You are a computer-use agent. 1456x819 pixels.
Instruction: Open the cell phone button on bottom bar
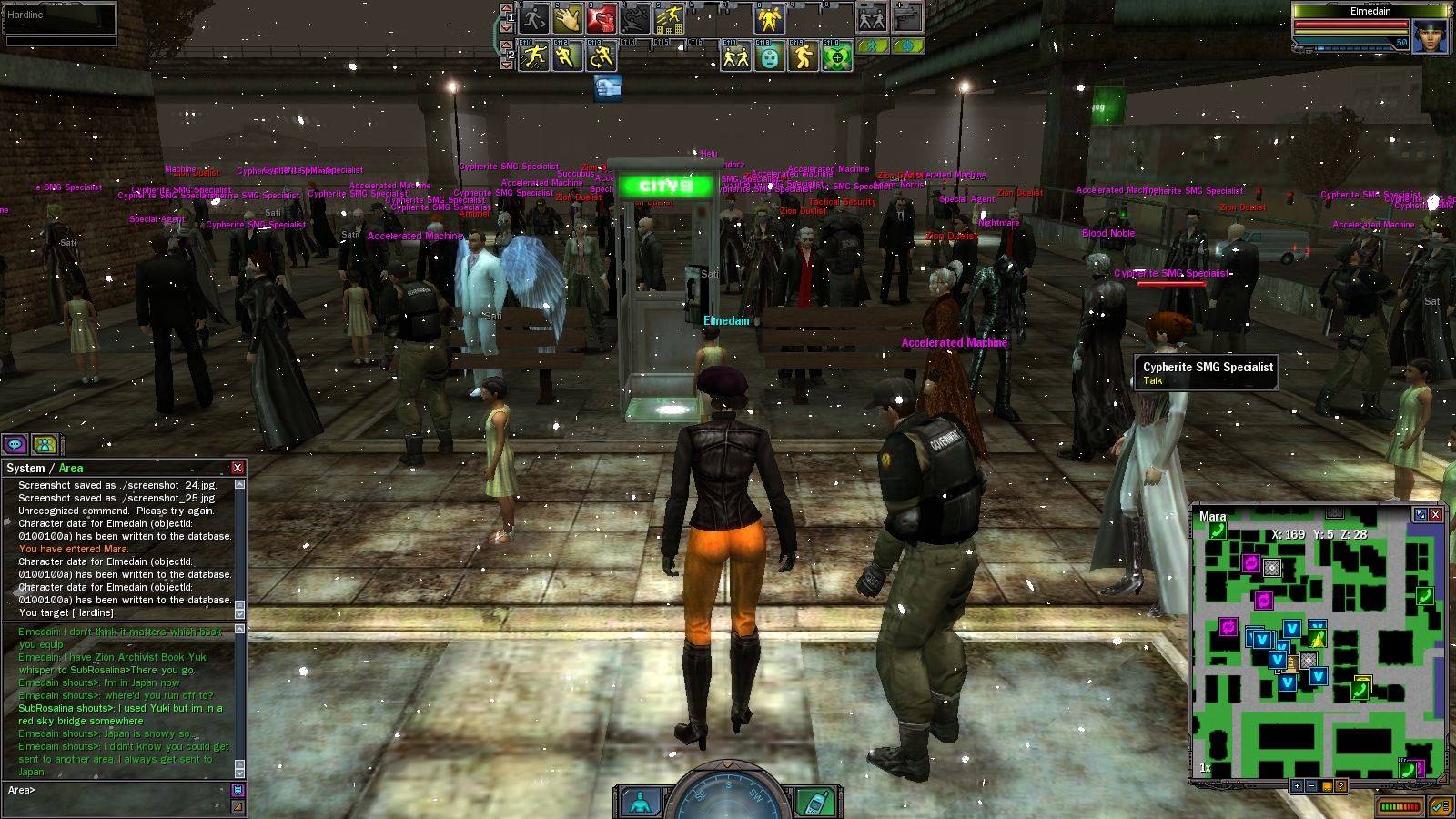coord(814,802)
